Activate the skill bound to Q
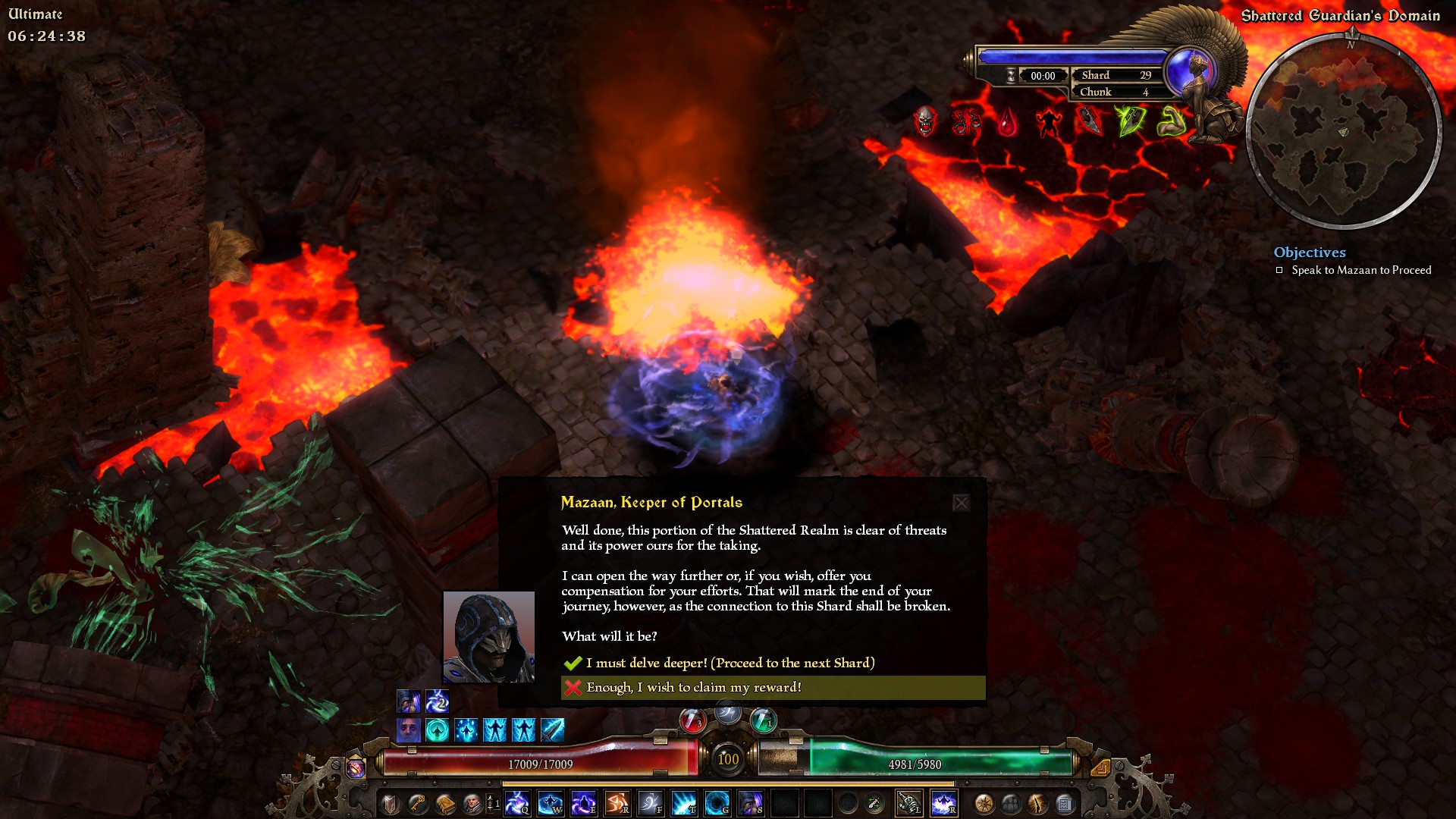The width and height of the screenshot is (1456, 819). pyautogui.click(x=517, y=803)
